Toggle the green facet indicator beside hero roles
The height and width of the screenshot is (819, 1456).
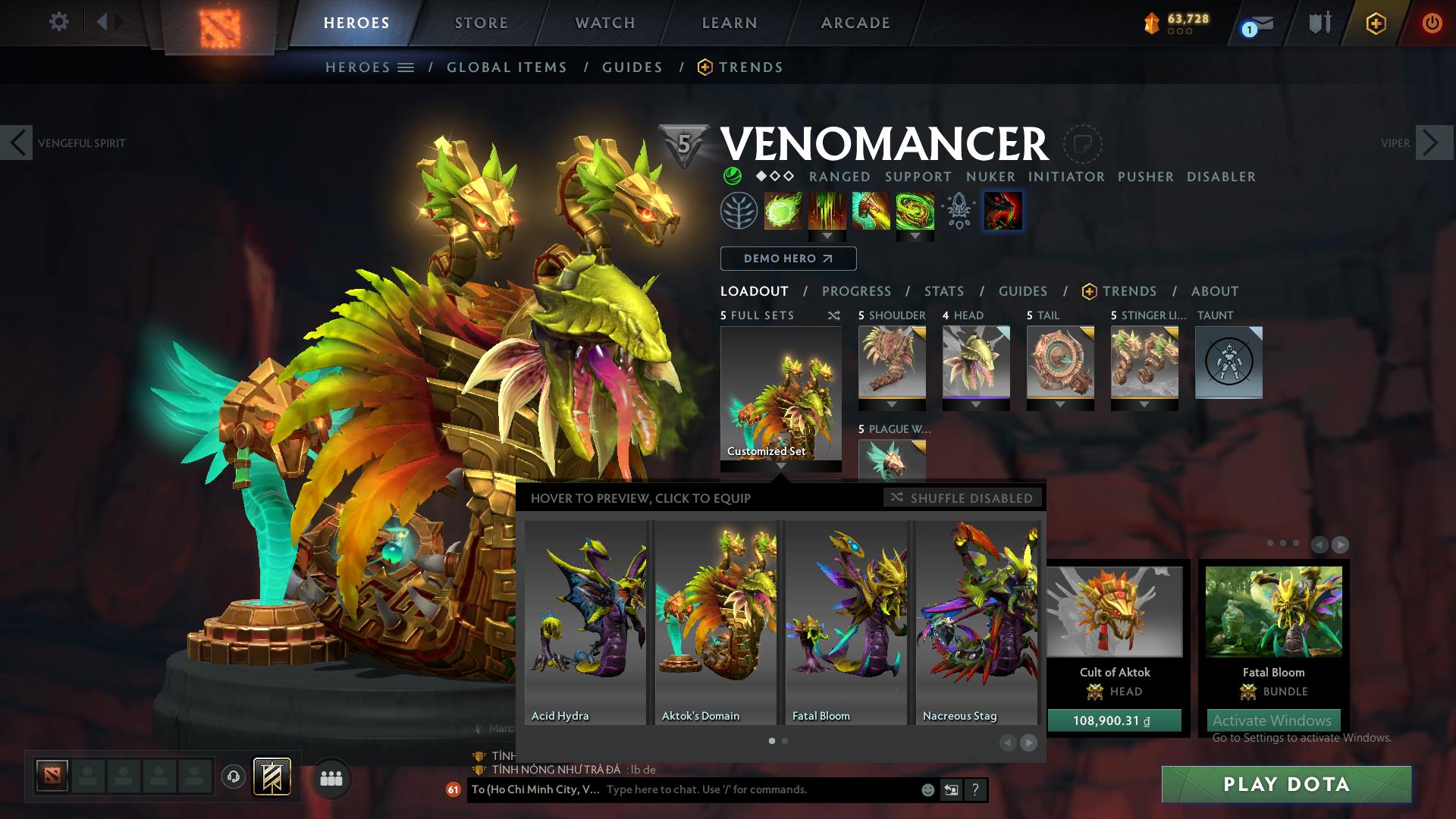733,176
